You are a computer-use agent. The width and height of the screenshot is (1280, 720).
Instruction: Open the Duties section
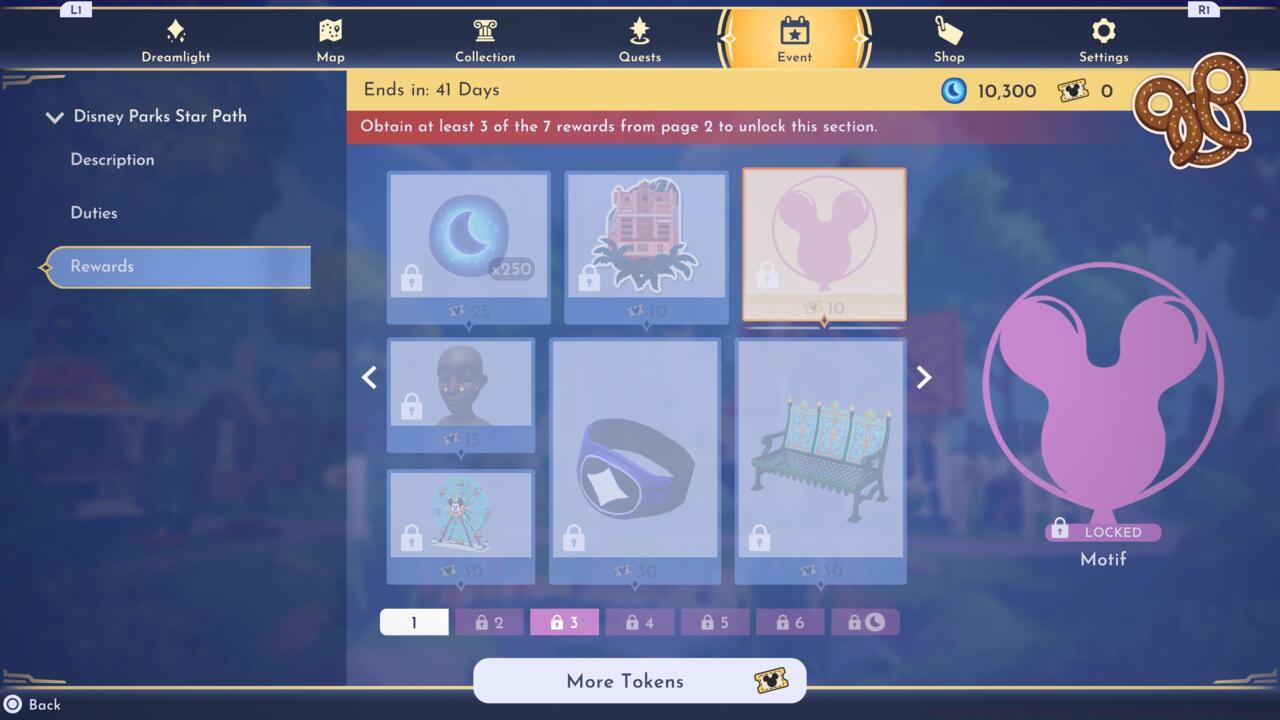[x=96, y=213]
